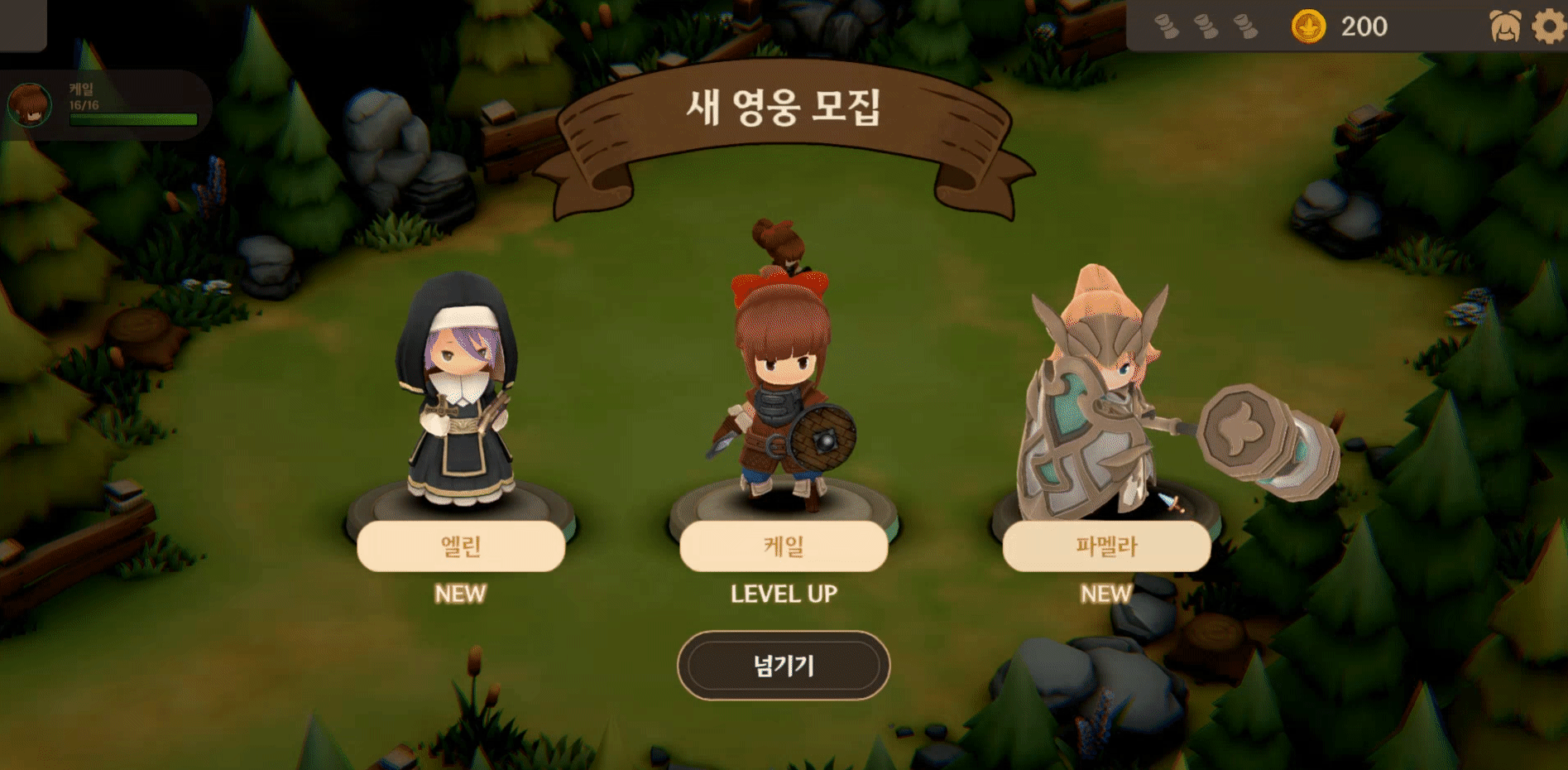
Task: Skip recruitment with the 넘기기 button
Action: click(x=783, y=666)
